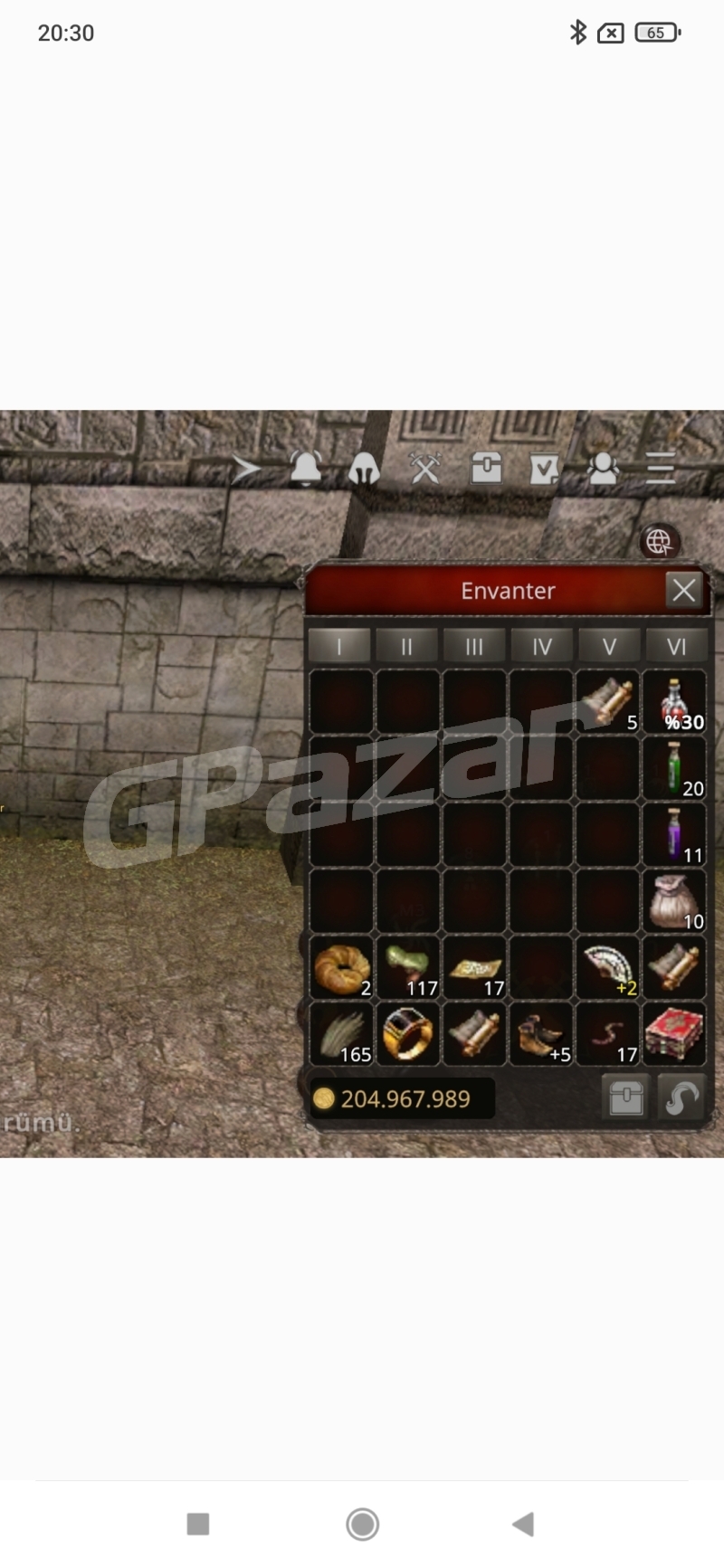Image resolution: width=724 pixels, height=1568 pixels.
Task: Open the chest storage button beside gold
Action: tap(625, 1098)
